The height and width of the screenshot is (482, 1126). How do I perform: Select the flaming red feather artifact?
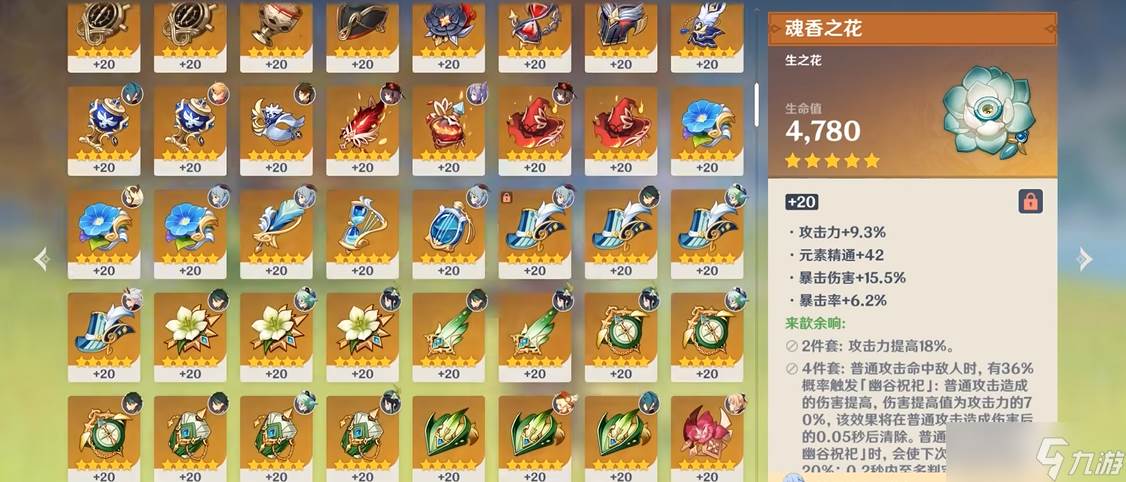coord(362,125)
